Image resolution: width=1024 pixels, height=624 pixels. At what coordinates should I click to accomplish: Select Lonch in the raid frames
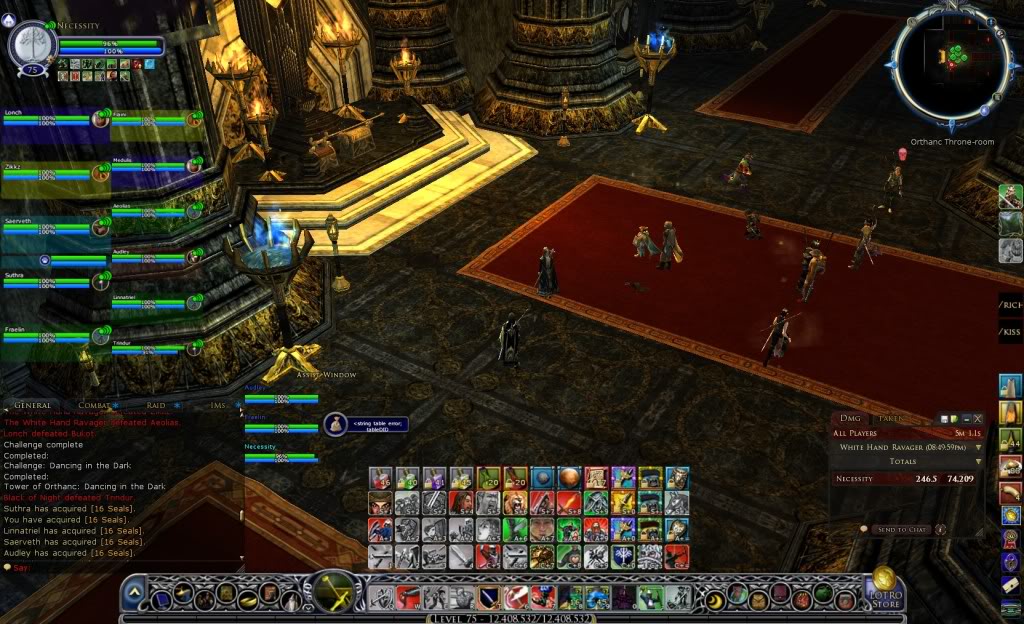[x=48, y=119]
